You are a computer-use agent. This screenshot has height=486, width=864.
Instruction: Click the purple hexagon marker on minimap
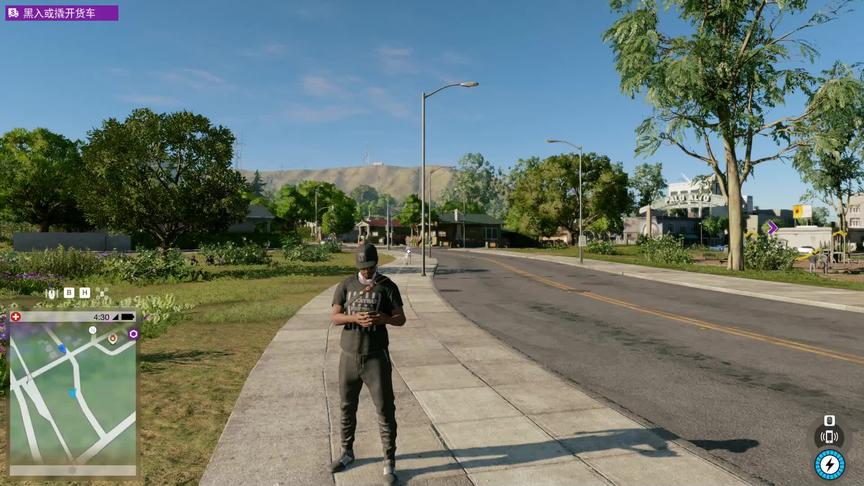(133, 334)
